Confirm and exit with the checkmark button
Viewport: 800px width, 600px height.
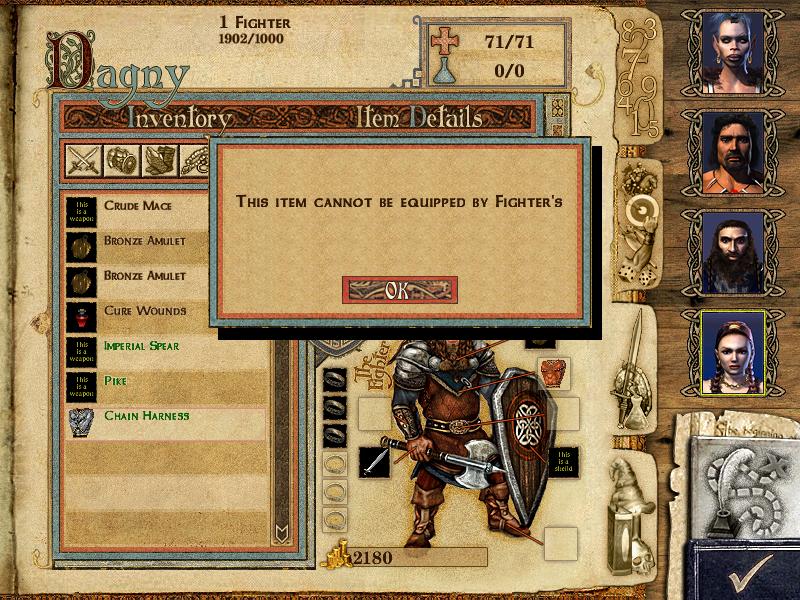(745, 572)
